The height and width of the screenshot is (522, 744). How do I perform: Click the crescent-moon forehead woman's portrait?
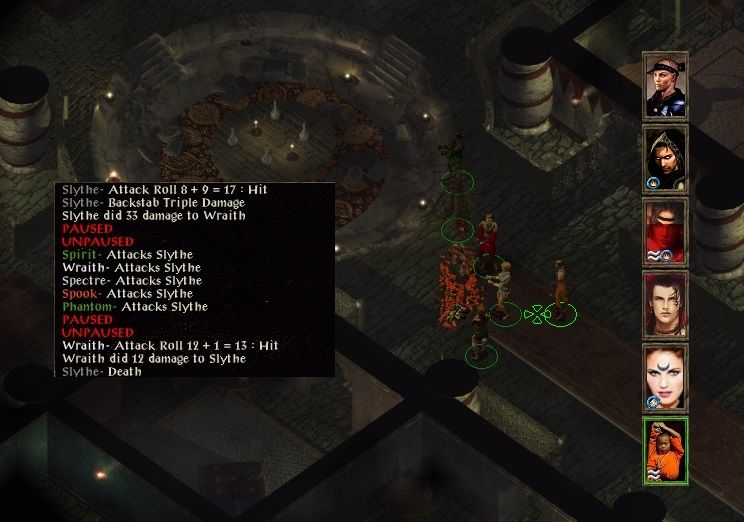click(665, 377)
